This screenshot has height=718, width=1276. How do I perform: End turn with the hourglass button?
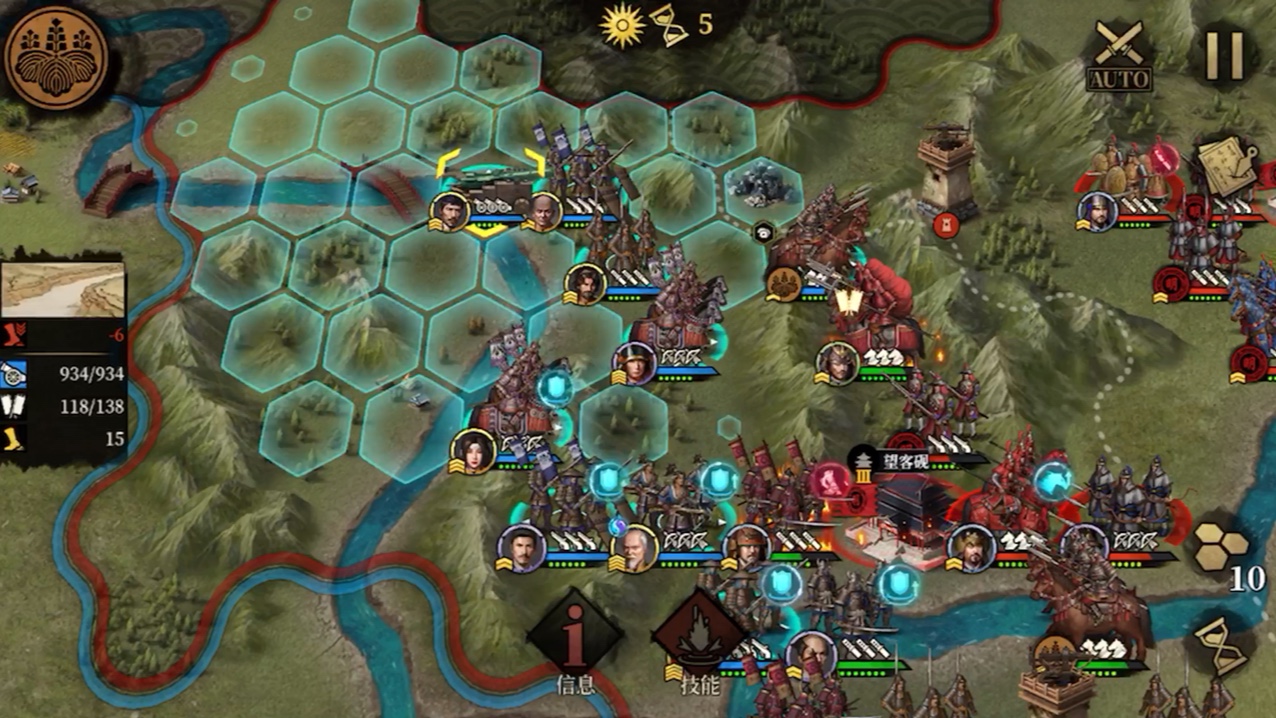1223,646
